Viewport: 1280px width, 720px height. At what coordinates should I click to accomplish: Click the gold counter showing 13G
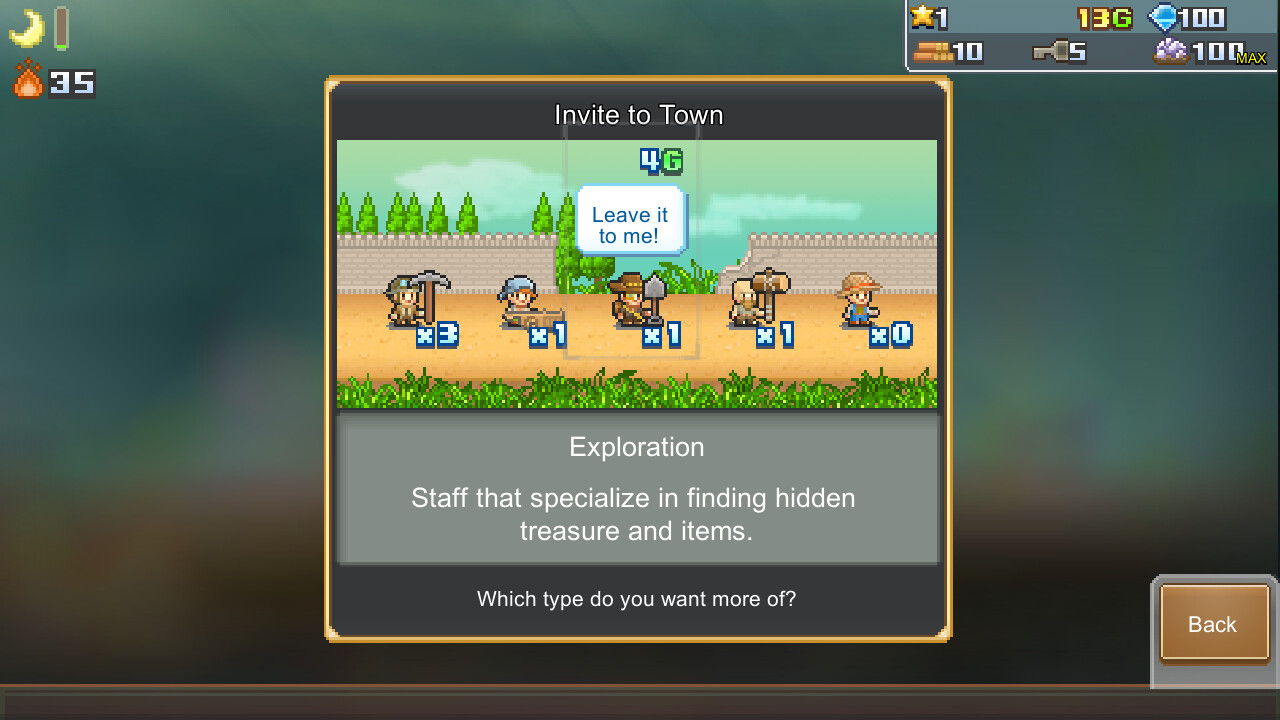pyautogui.click(x=1104, y=17)
